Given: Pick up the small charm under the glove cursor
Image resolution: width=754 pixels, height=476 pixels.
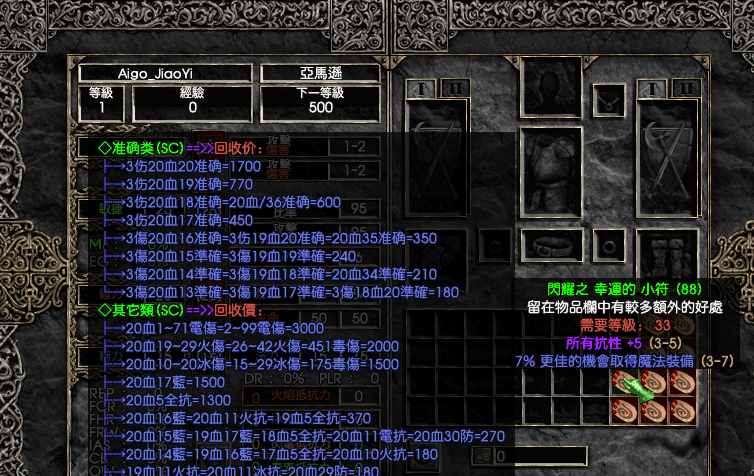Looking at the screenshot, I should pos(626,383).
